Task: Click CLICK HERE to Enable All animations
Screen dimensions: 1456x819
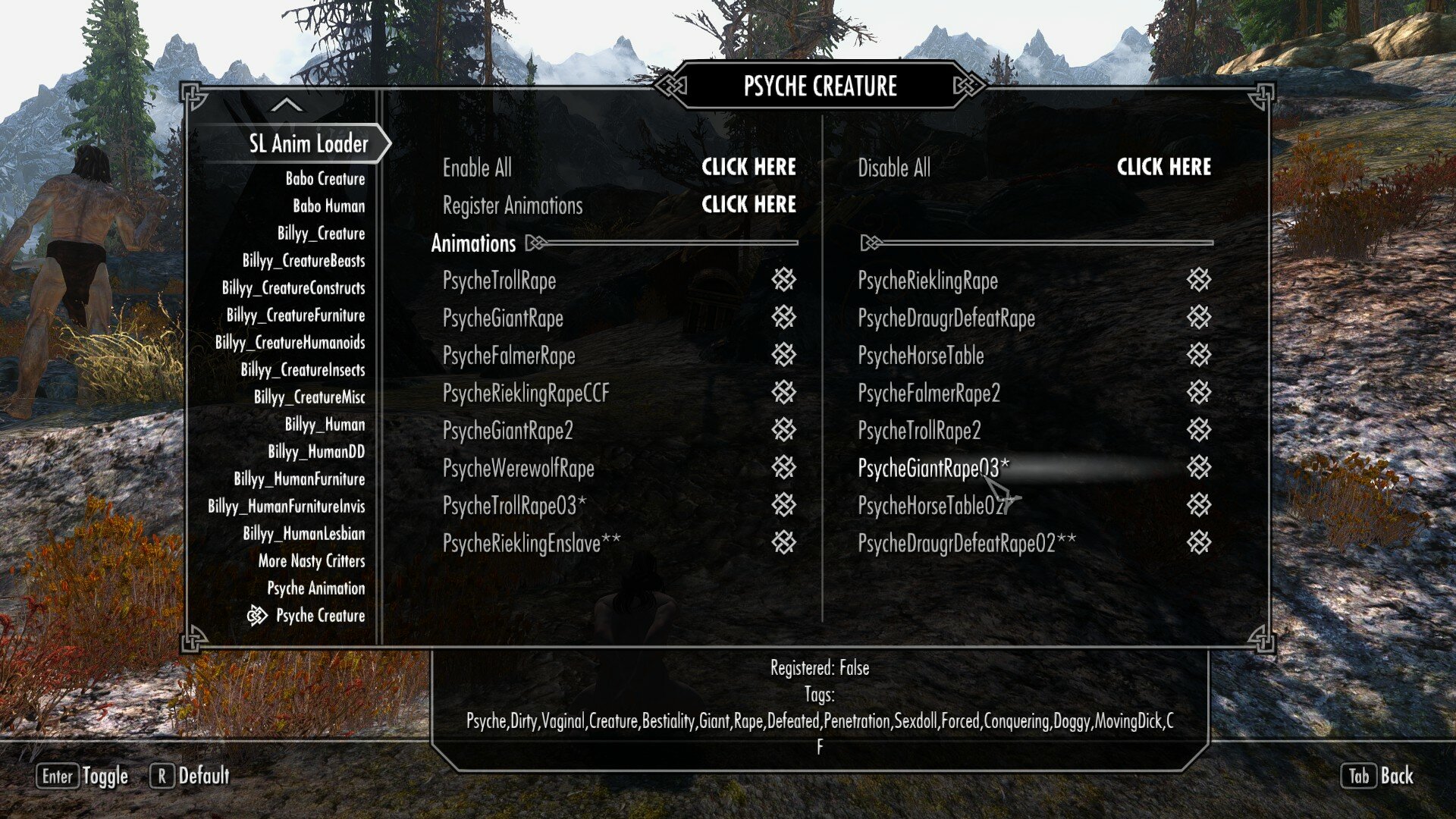Action: pyautogui.click(x=749, y=167)
